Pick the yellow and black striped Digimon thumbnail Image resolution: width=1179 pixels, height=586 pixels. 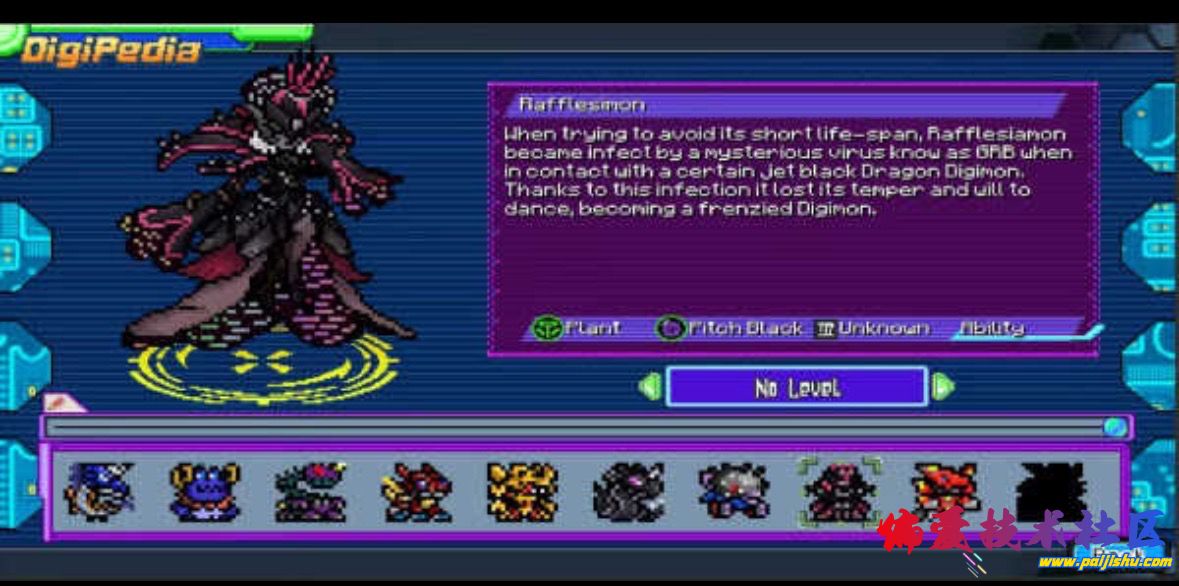(x=522, y=491)
